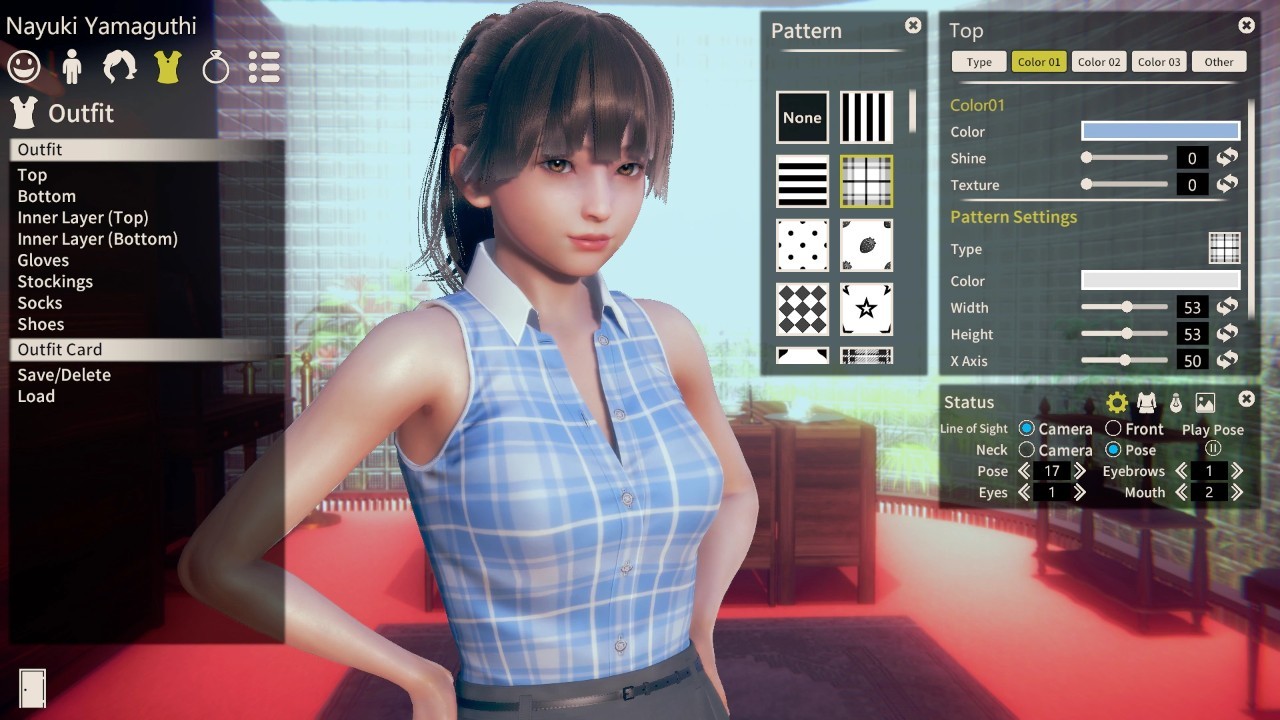Increase the Mouth value with right arrow

tap(1236, 492)
